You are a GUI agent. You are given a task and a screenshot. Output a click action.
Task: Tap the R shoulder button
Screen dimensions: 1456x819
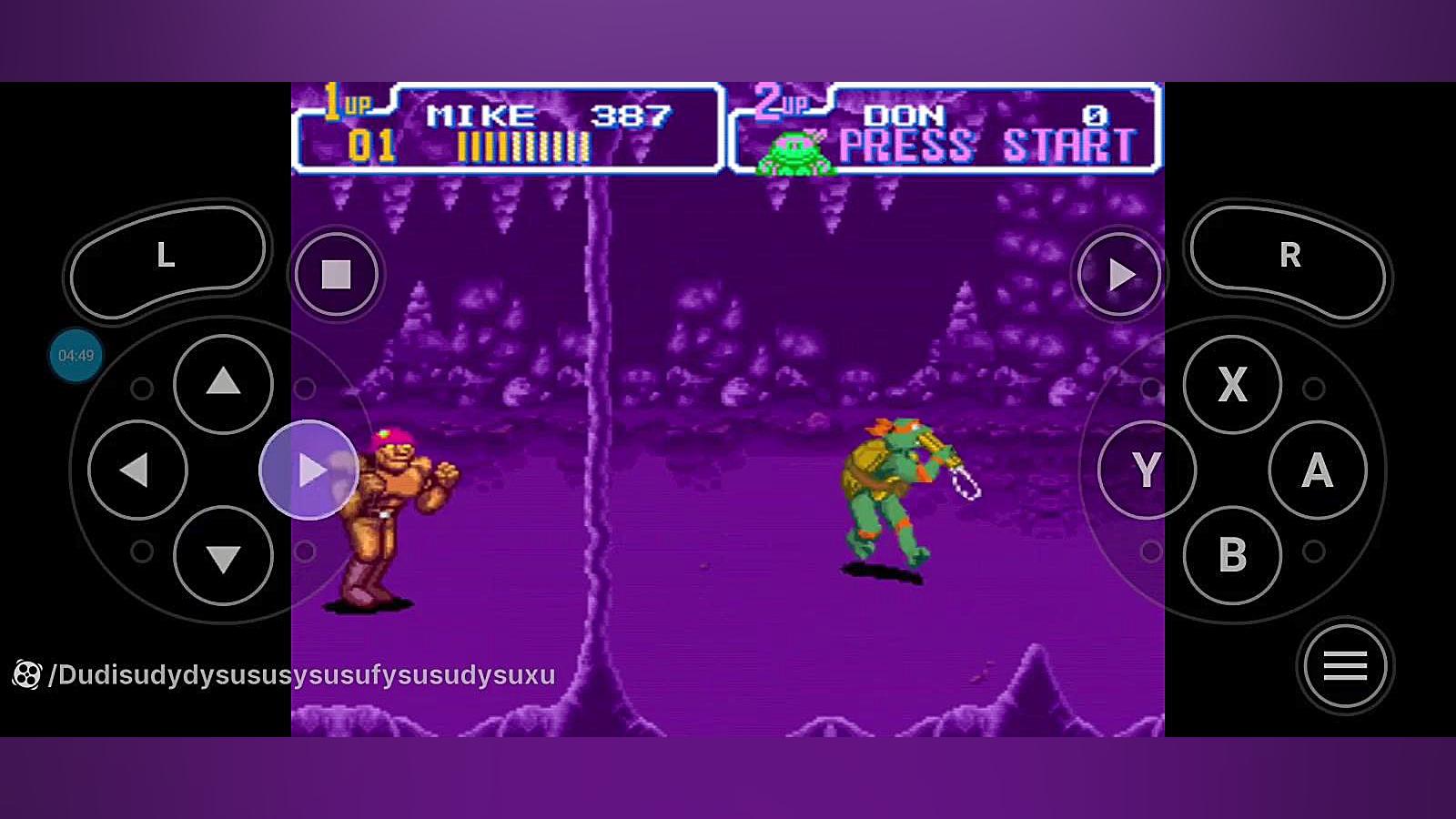1289,258
